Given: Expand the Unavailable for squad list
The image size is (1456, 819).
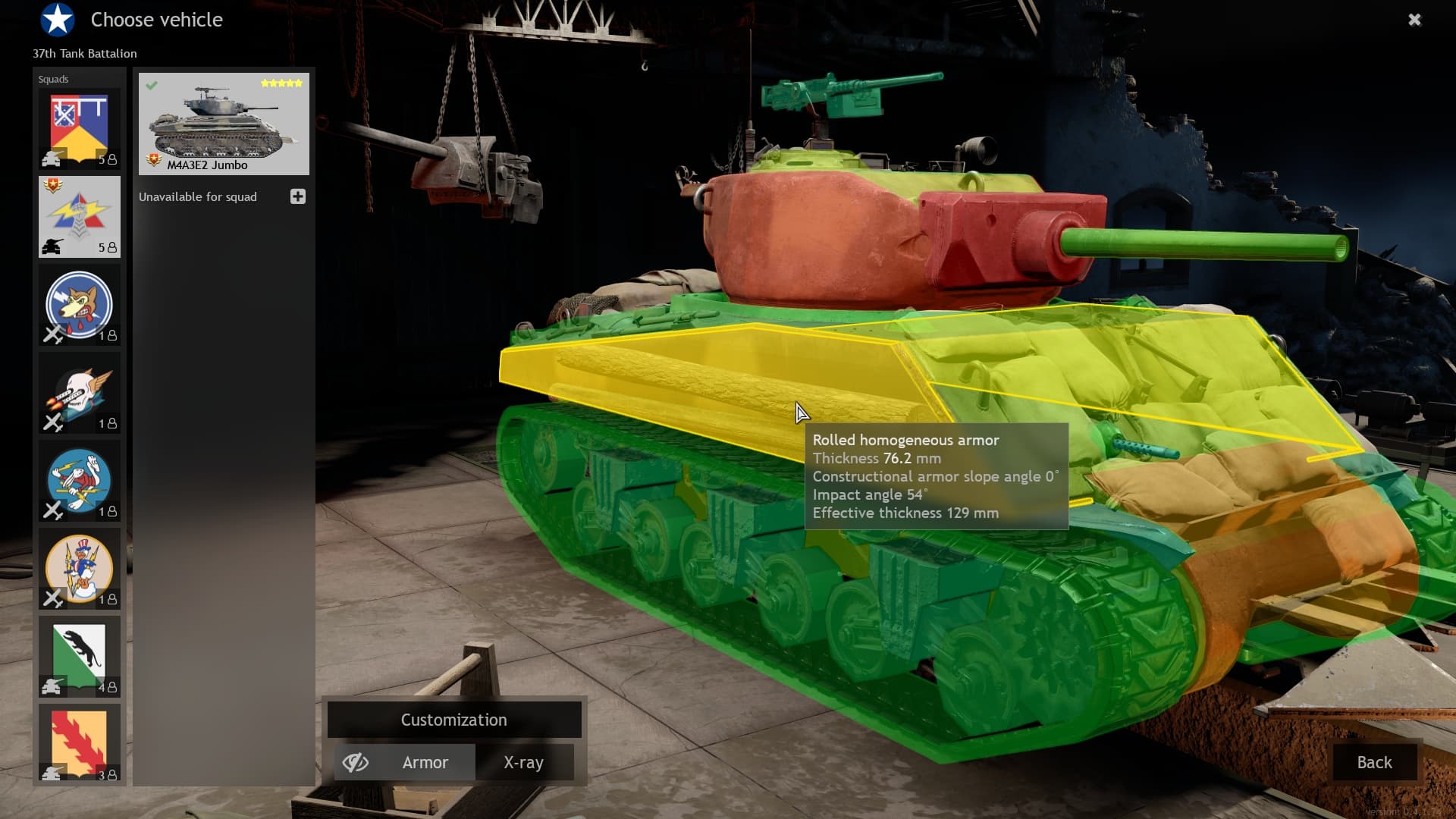Looking at the screenshot, I should (x=297, y=197).
